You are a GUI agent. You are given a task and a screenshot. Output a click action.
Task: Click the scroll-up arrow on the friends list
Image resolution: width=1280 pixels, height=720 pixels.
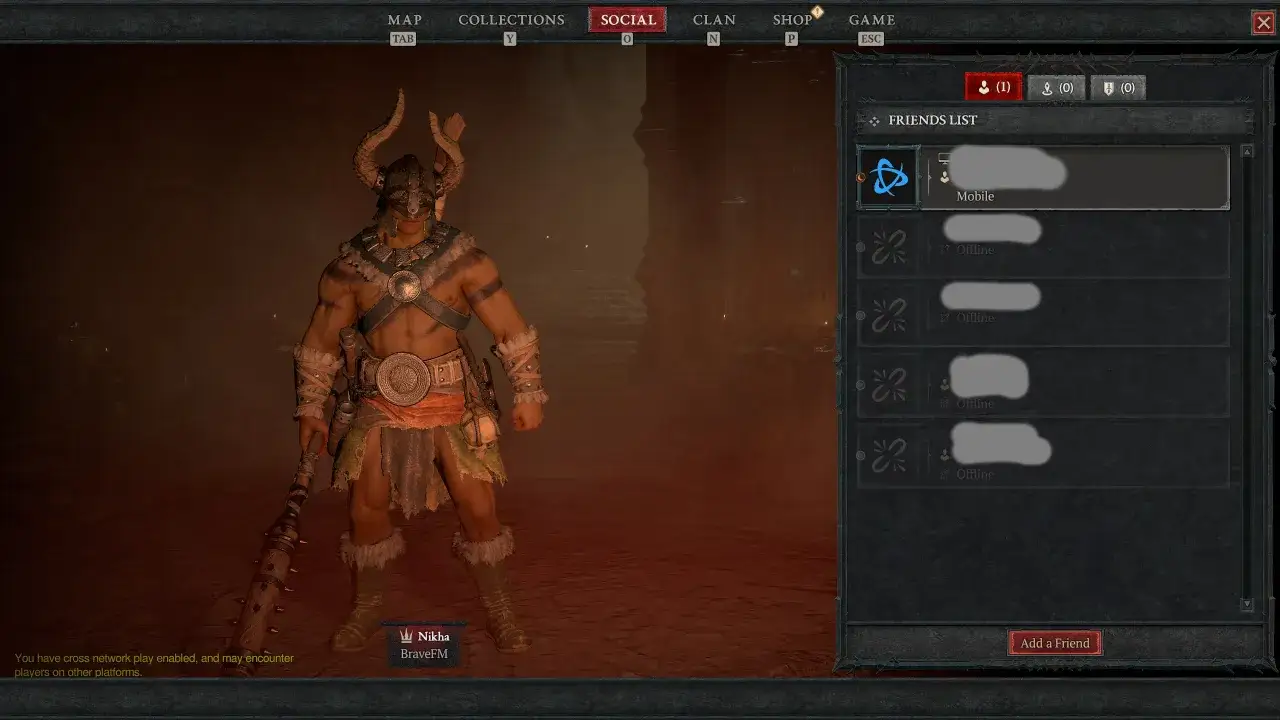1247,151
